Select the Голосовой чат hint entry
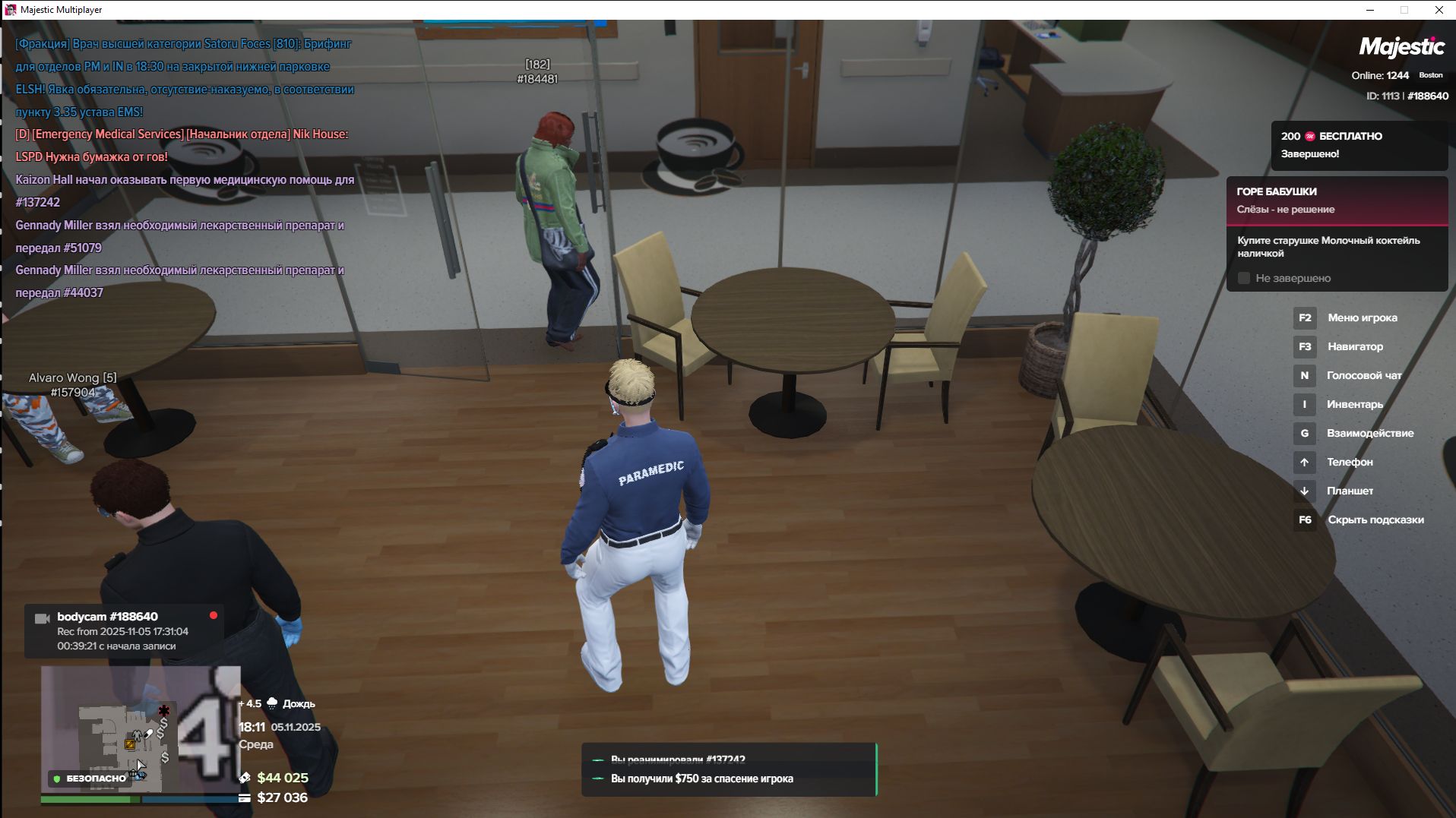Image resolution: width=1456 pixels, height=818 pixels. 1363,376
